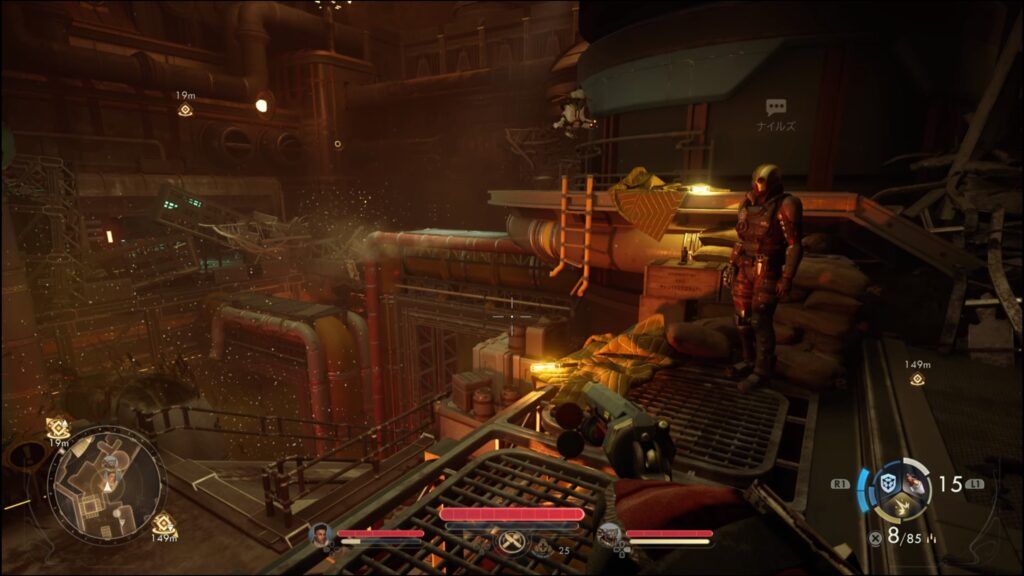Click the 19m waypoint marker in the scene
Viewport: 1024px width, 576px height.
[185, 109]
